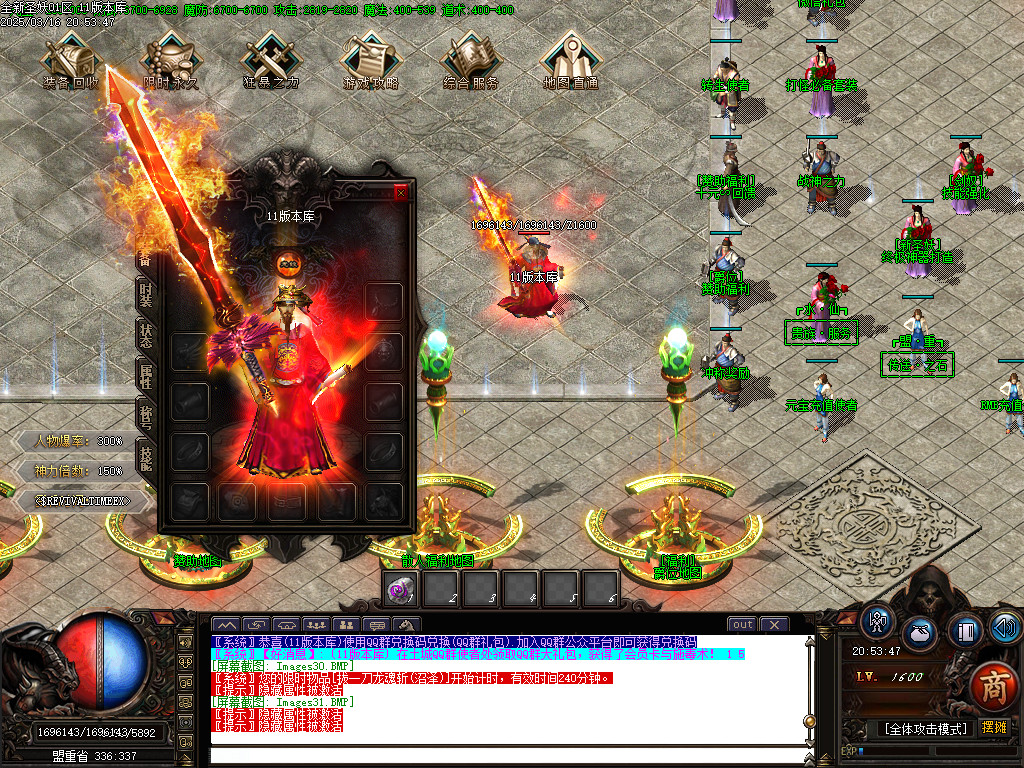Open the 游戏攻略 game guide scroll
This screenshot has width=1024, height=768.
coord(371,58)
